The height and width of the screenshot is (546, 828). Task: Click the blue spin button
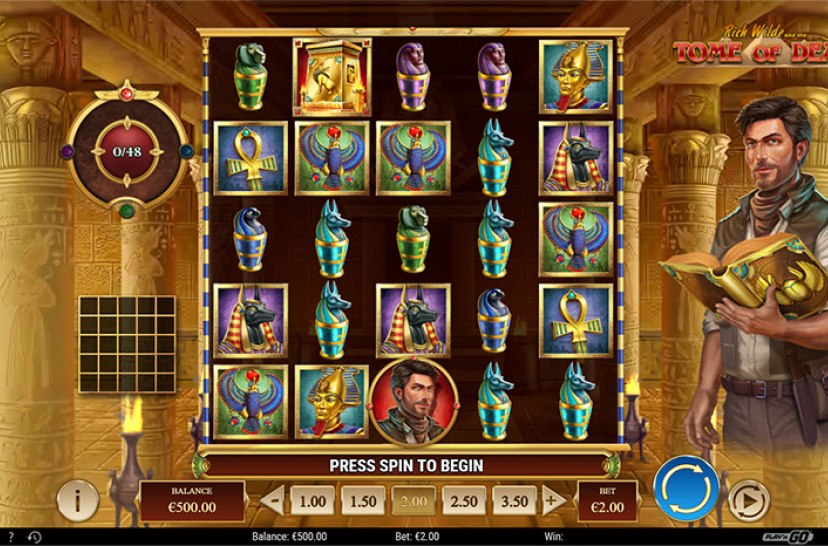(x=686, y=489)
